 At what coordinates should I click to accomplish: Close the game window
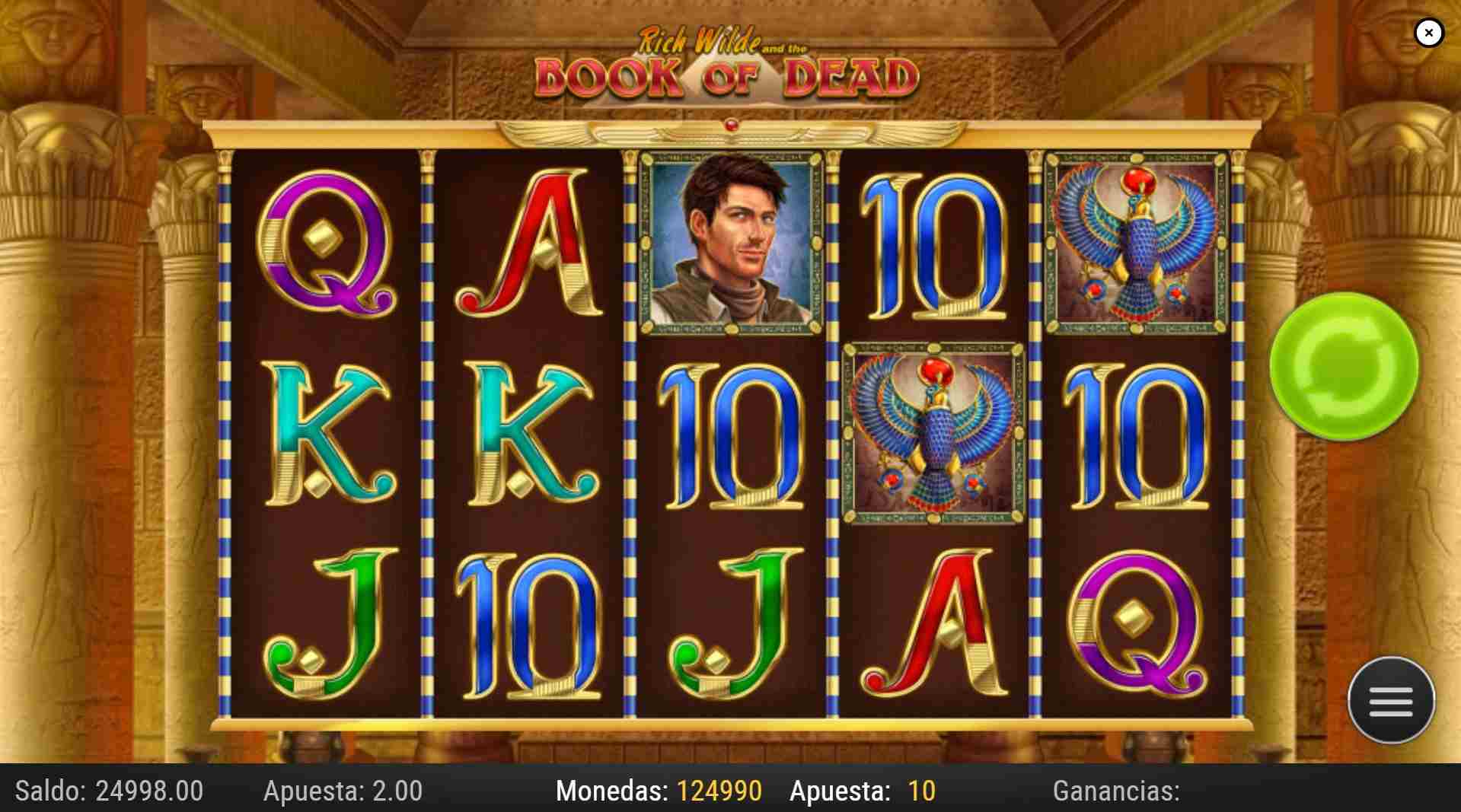(x=1429, y=32)
